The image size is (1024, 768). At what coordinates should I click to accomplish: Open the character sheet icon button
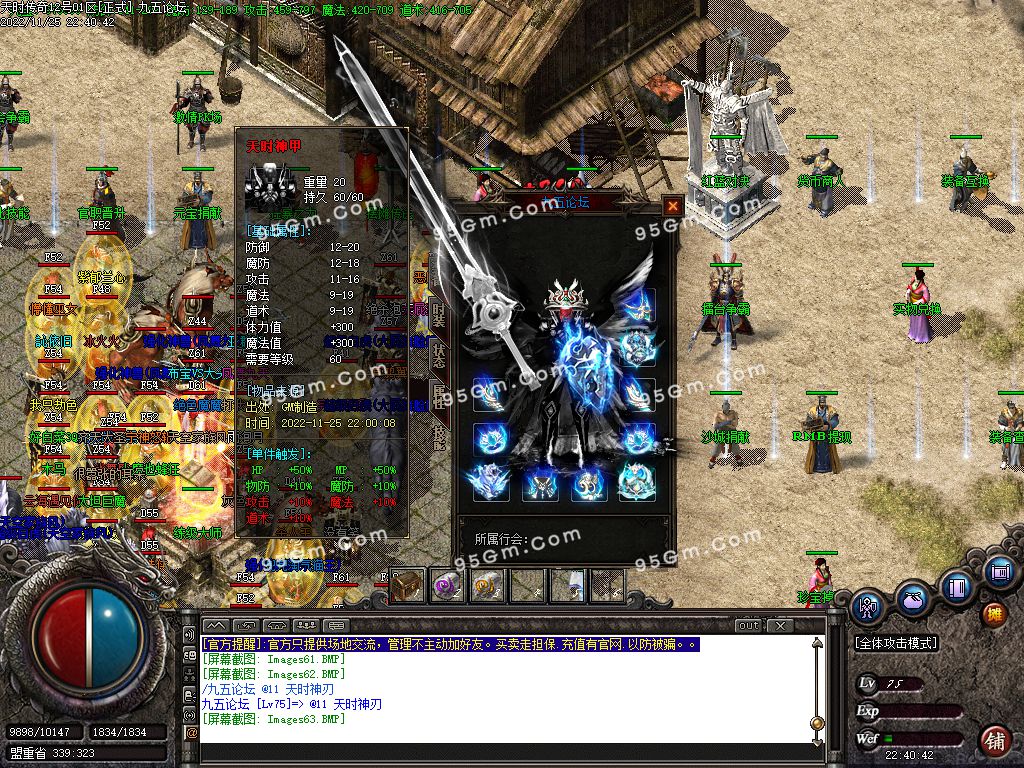click(x=866, y=605)
